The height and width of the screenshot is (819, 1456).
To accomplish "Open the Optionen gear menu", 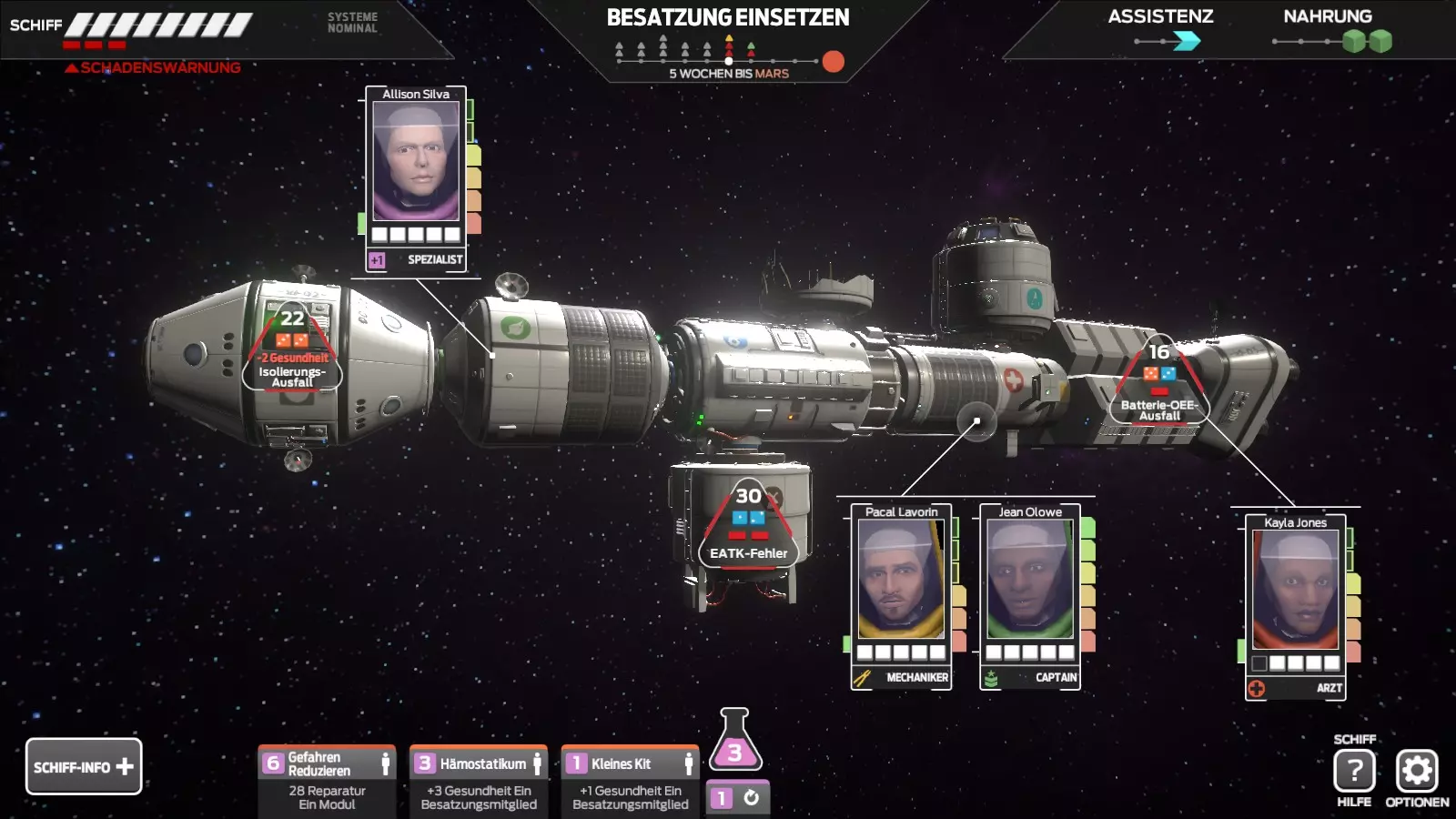I will point(1417,772).
